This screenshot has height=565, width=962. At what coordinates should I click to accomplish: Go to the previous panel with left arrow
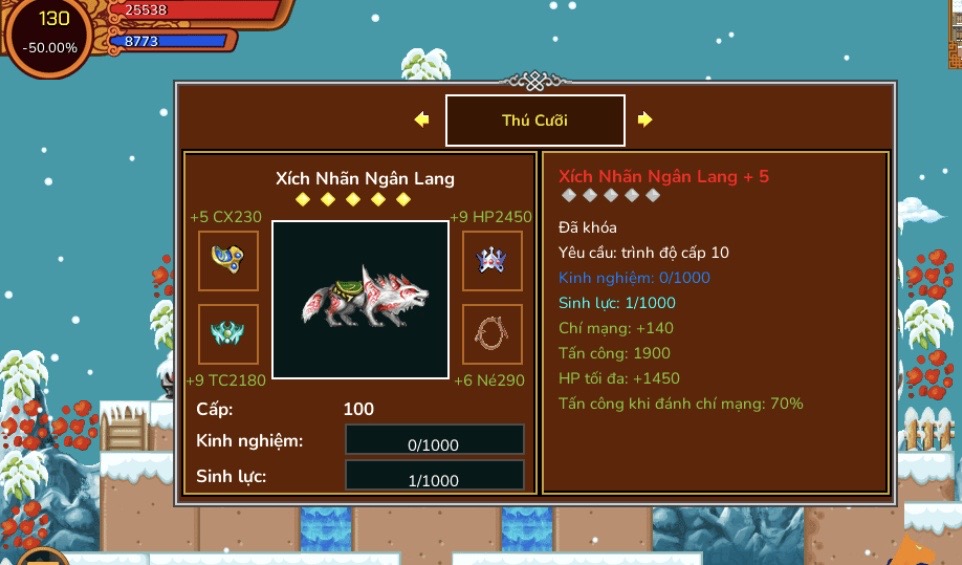pos(422,120)
